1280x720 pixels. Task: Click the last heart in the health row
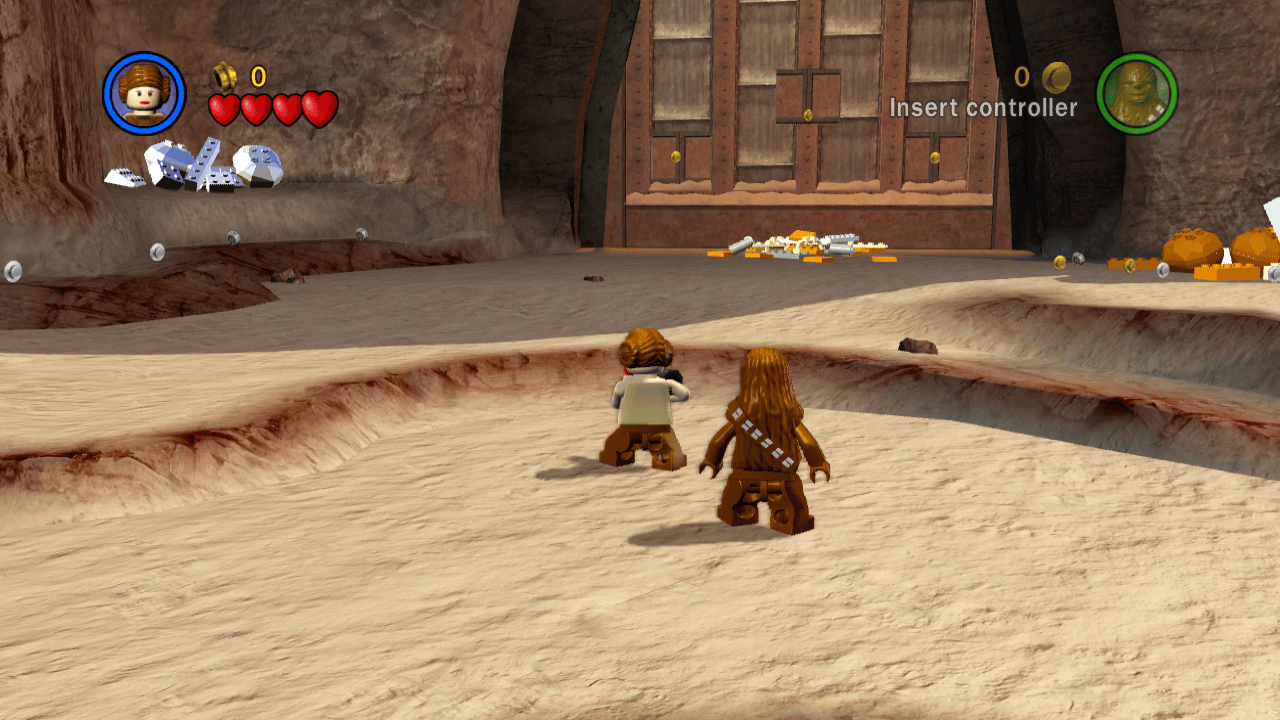coord(319,108)
